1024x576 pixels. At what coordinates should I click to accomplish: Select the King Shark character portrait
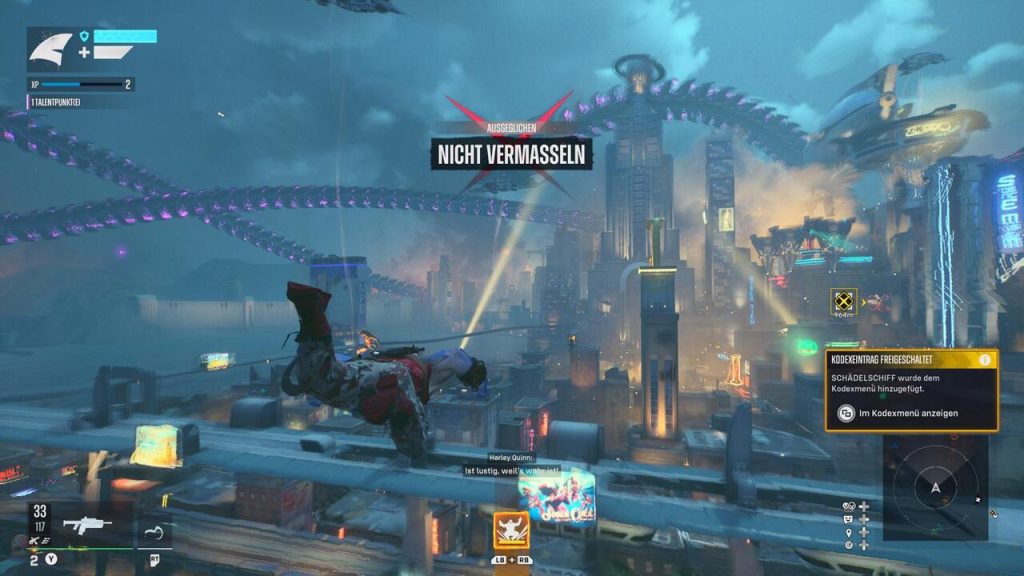pyautogui.click(x=49, y=50)
